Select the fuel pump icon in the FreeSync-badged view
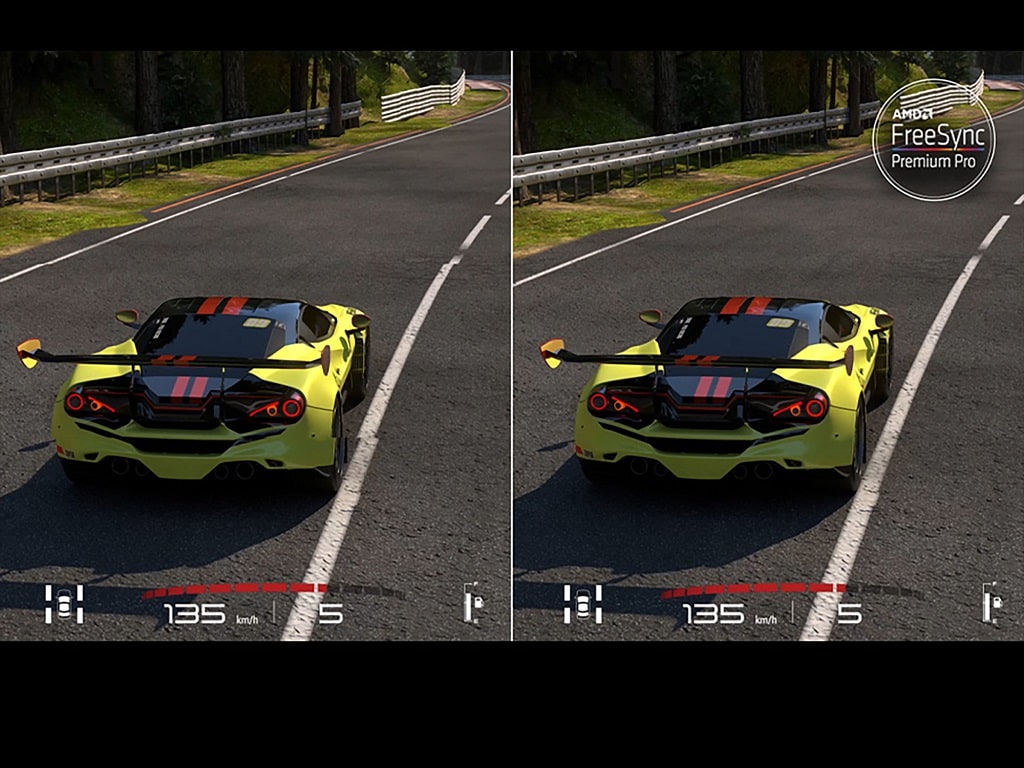 993,603
